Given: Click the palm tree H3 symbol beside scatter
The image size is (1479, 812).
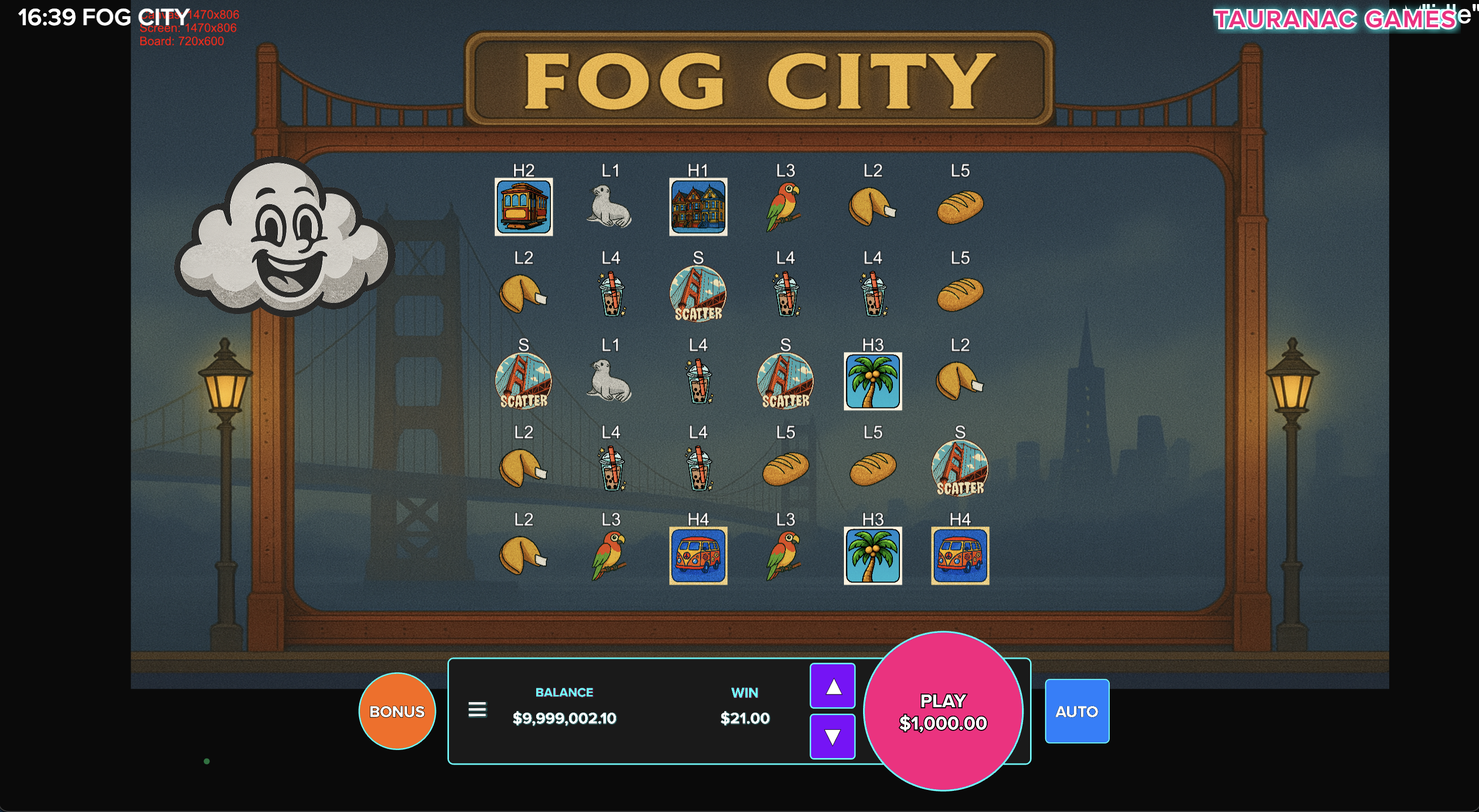Looking at the screenshot, I should pos(872,382).
